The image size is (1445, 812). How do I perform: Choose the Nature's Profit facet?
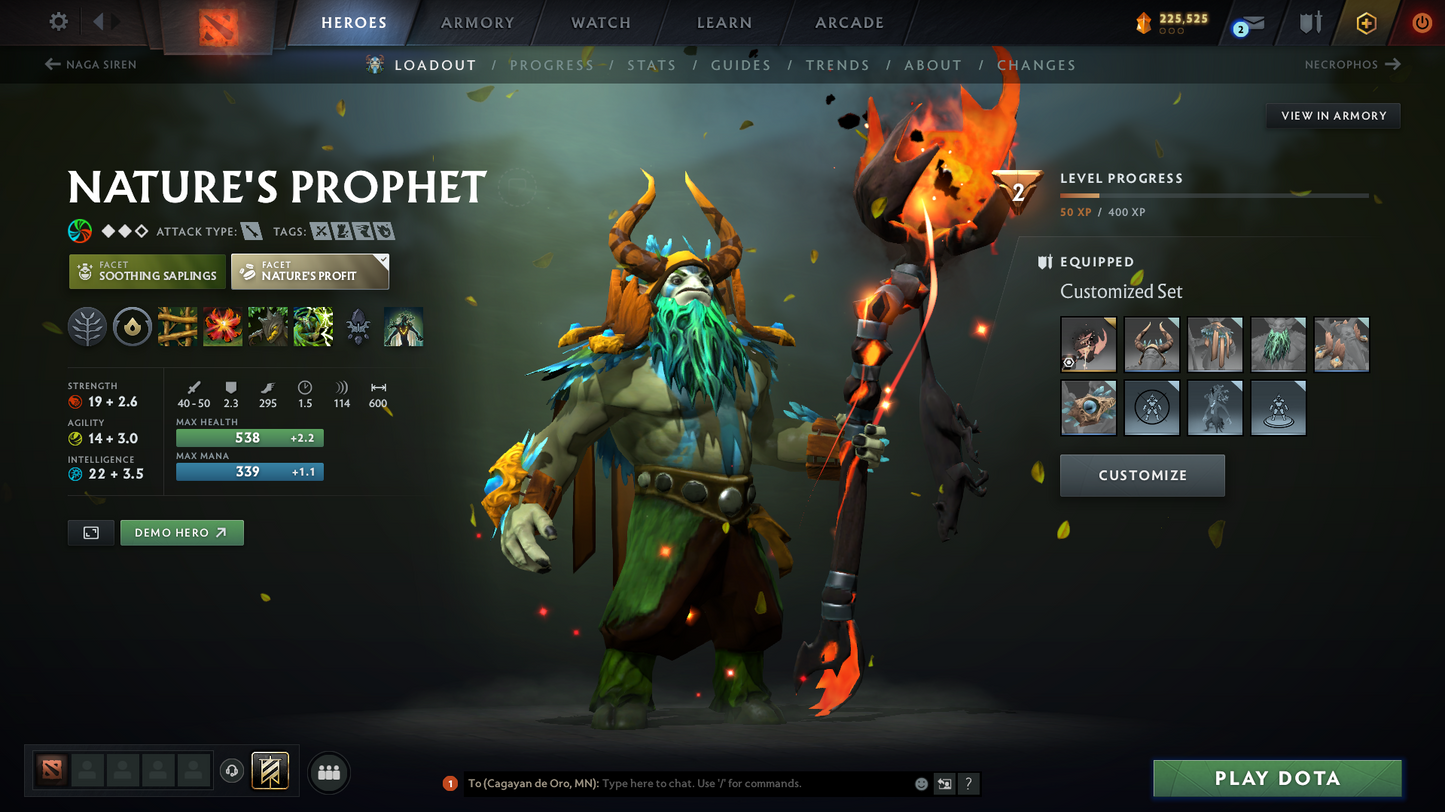click(310, 271)
